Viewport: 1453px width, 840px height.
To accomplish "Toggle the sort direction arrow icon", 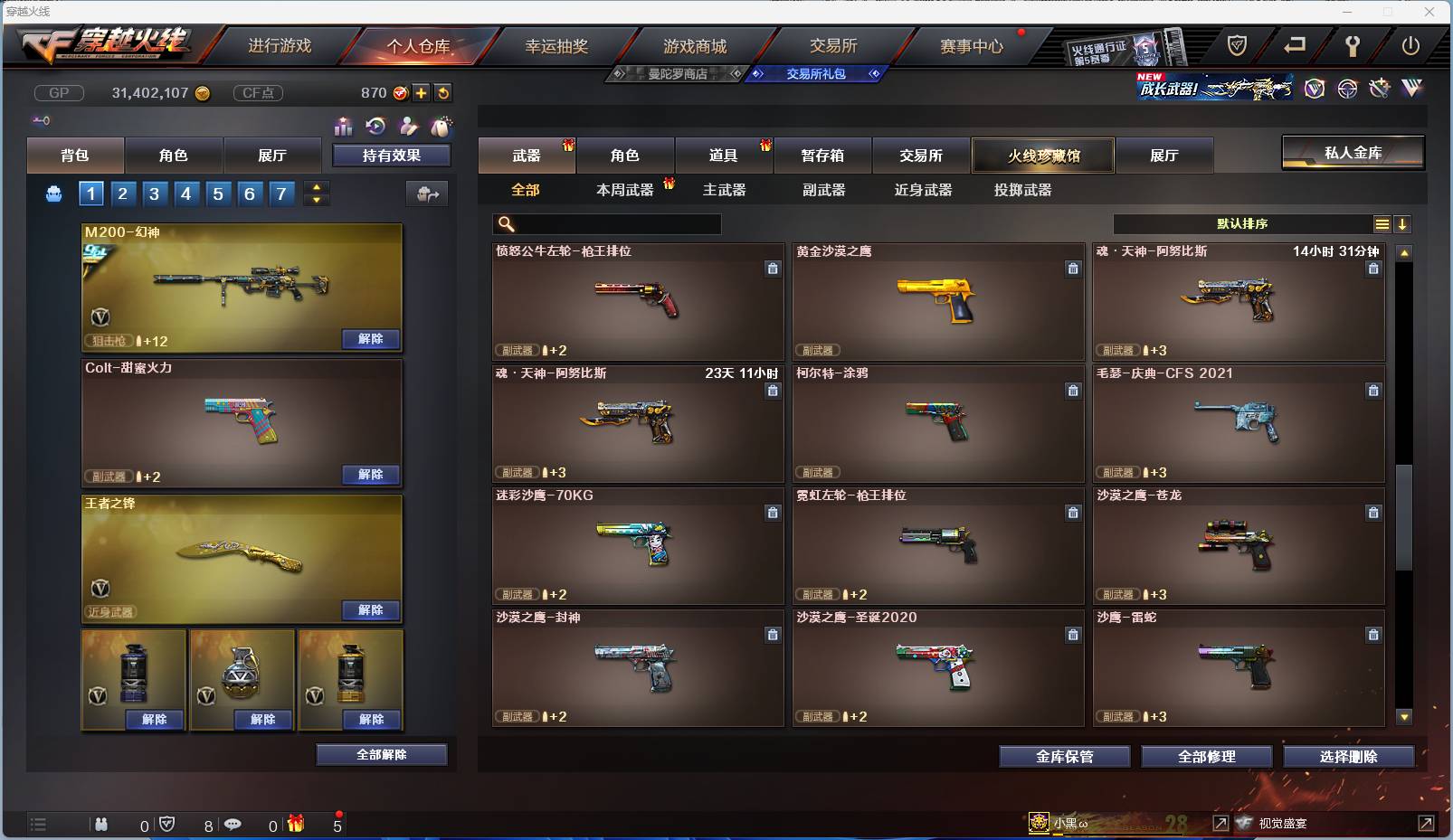I will point(1403,223).
